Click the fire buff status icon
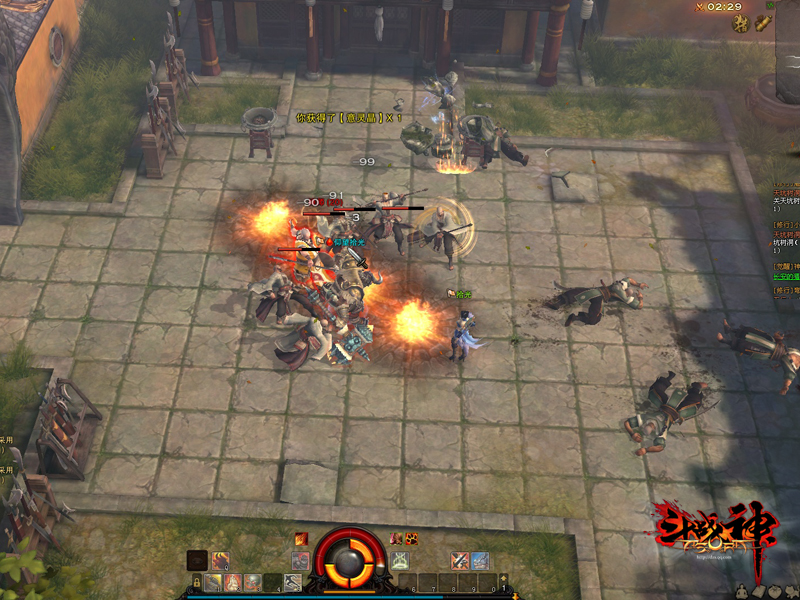Screen dimensions: 800x600 [301, 539]
